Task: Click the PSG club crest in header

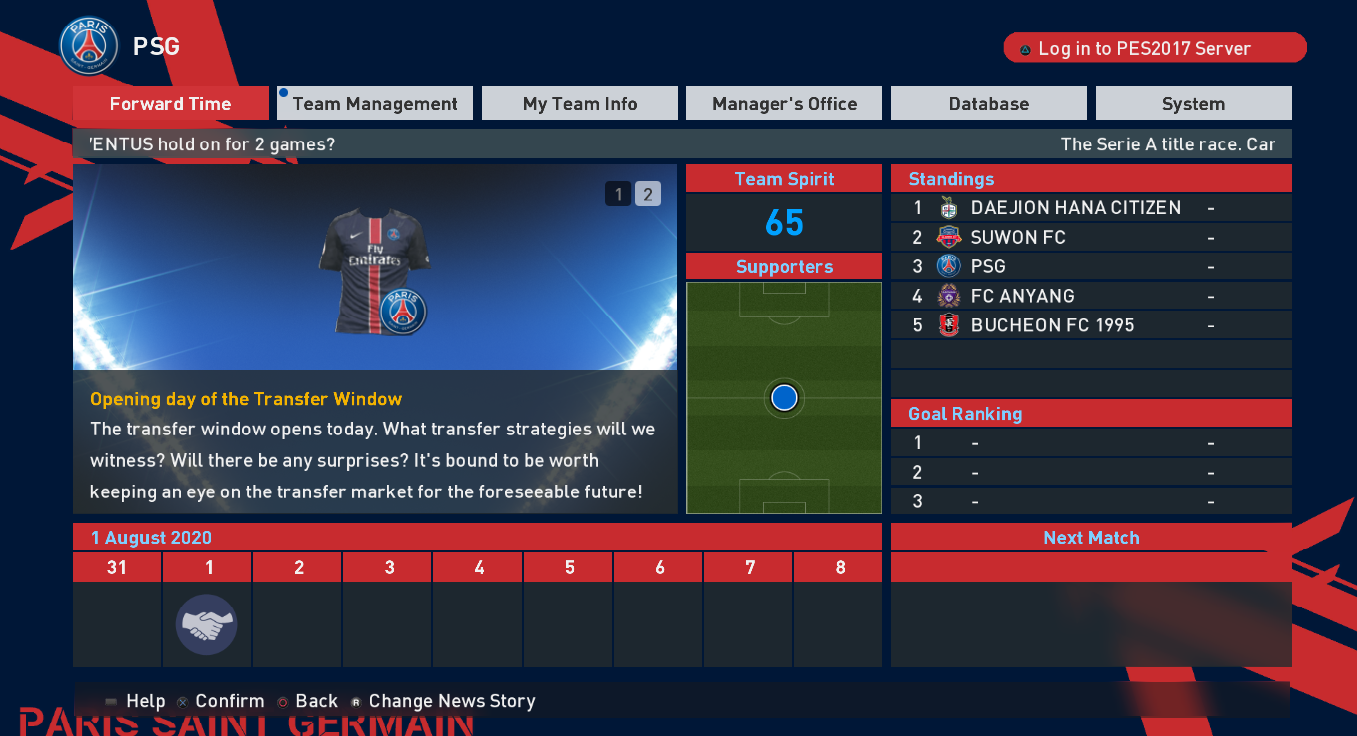Action: (89, 46)
